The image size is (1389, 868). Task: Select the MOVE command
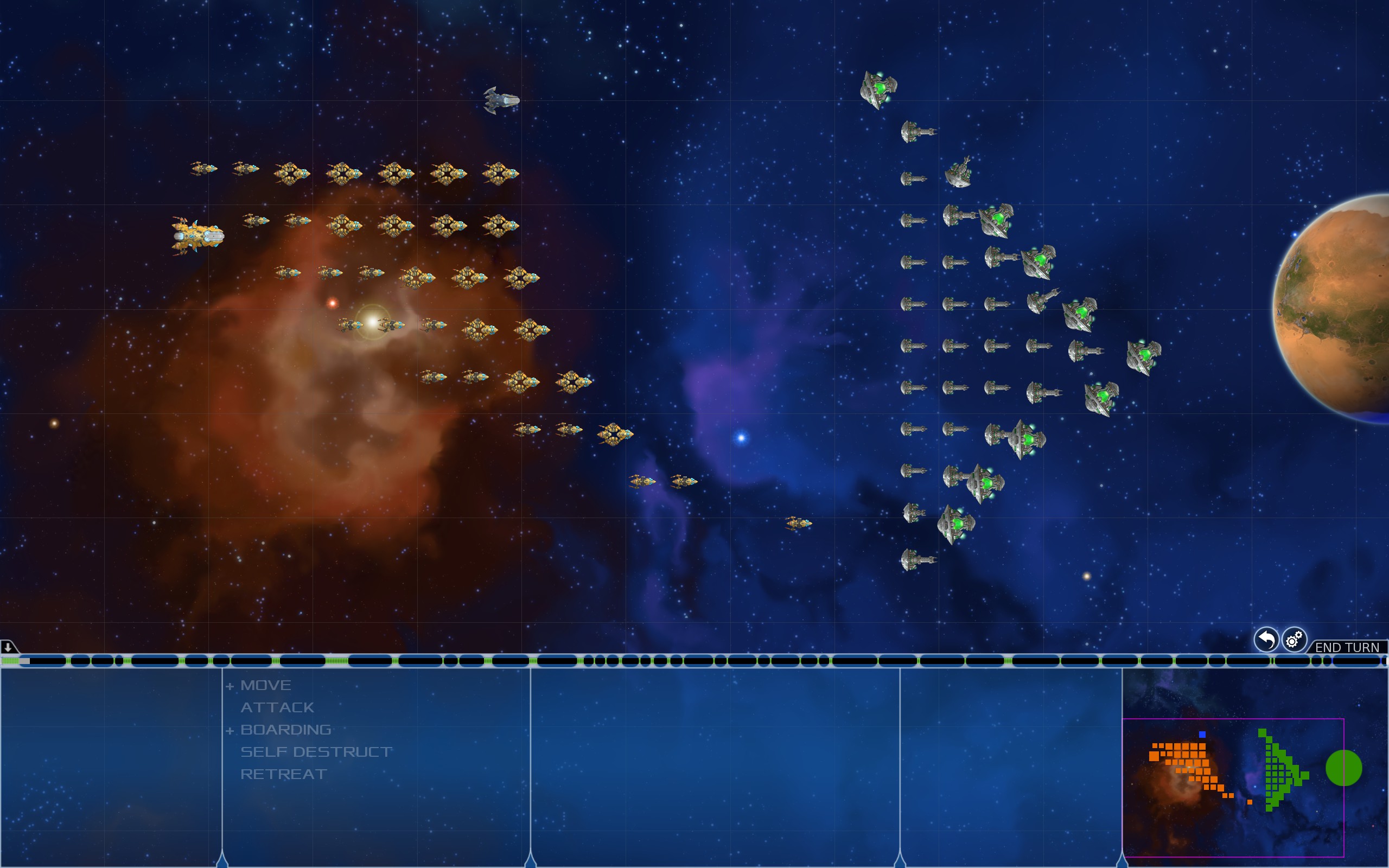266,685
